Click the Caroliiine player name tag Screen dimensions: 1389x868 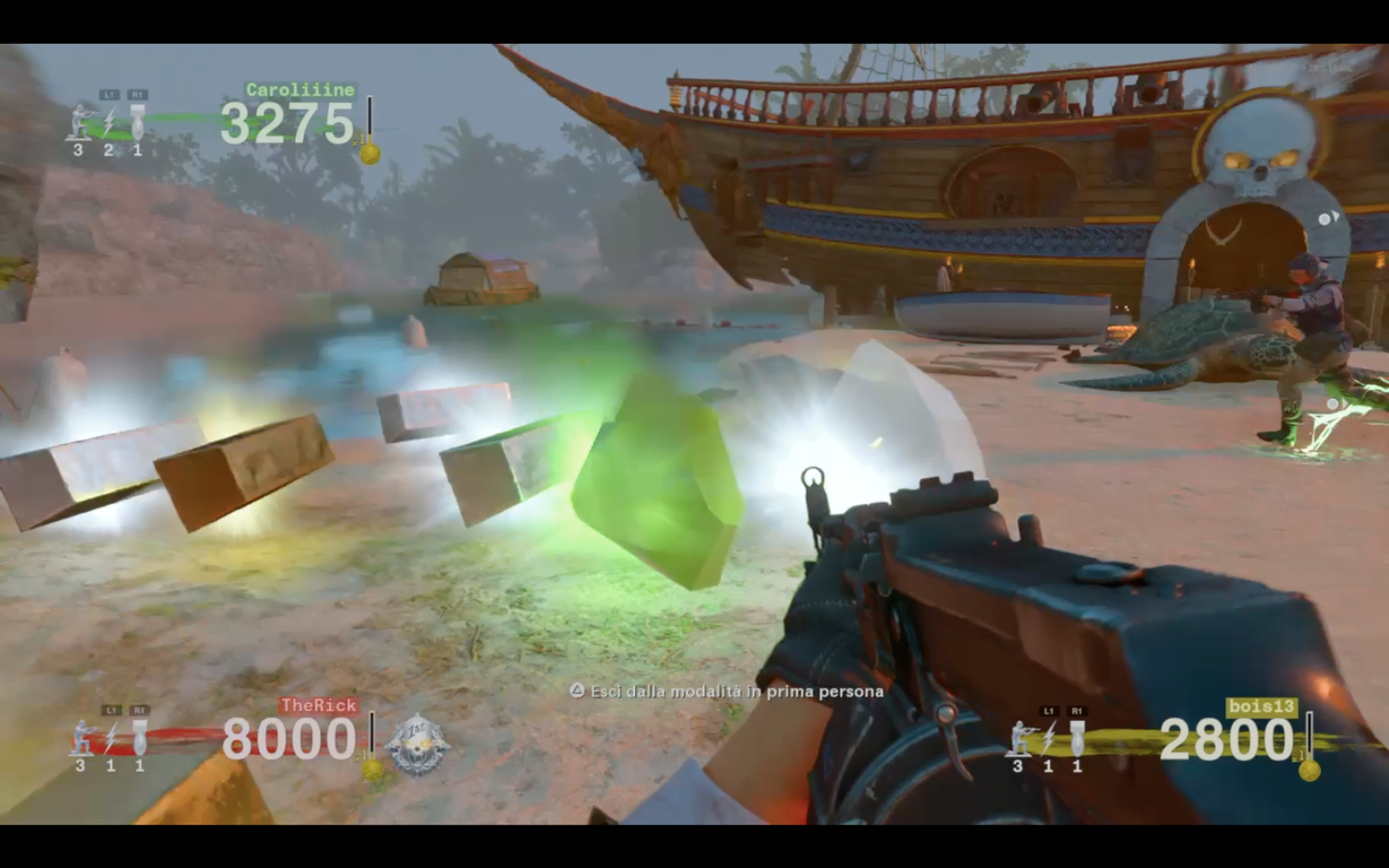[x=300, y=90]
